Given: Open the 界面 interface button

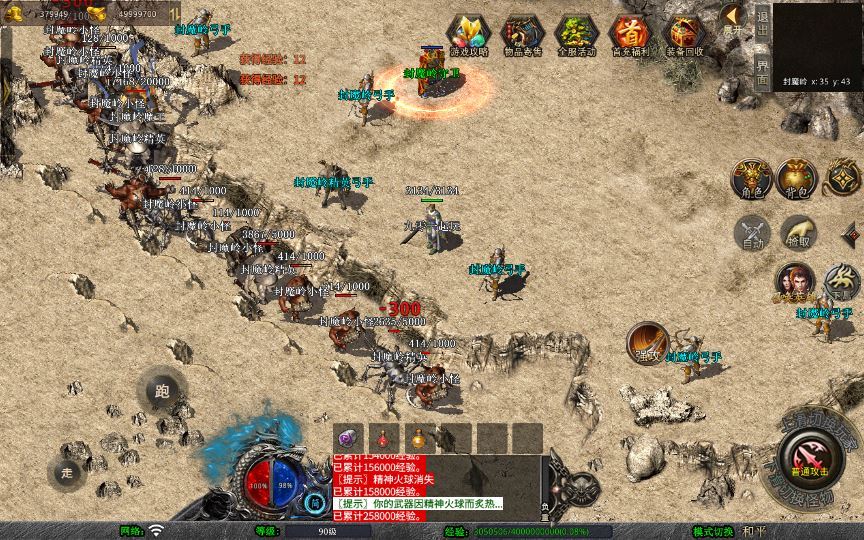Looking at the screenshot, I should pyautogui.click(x=763, y=72).
